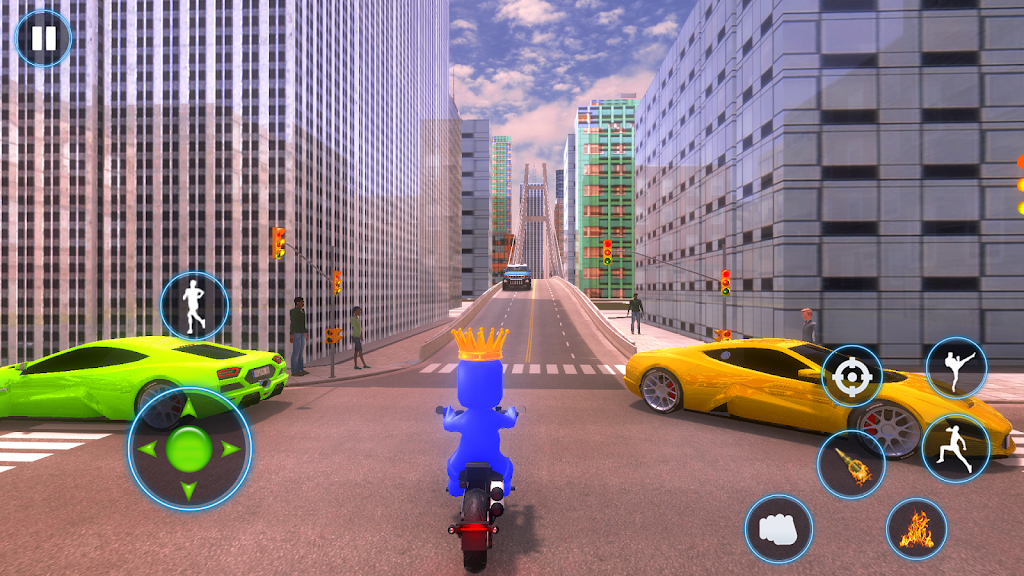Activate the fire flame ability
Viewport: 1024px width, 576px height.
tap(916, 529)
